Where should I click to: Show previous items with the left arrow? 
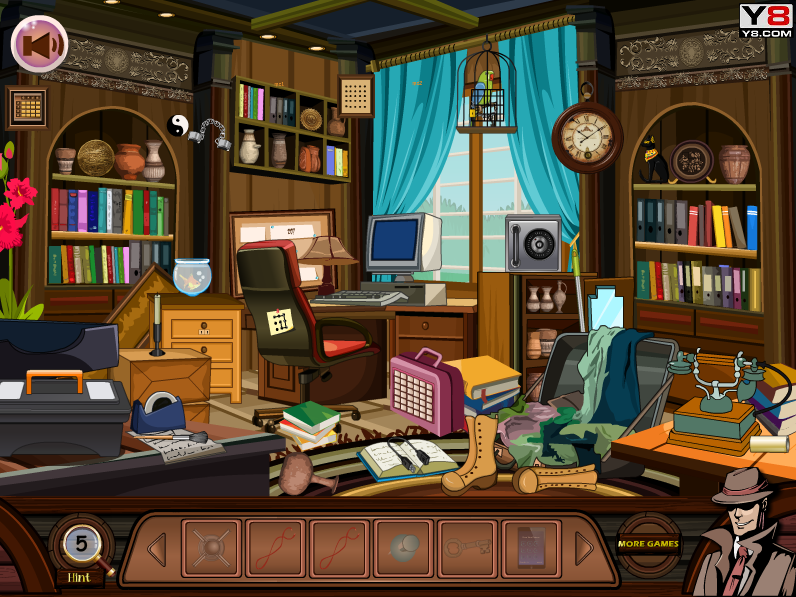[157, 549]
